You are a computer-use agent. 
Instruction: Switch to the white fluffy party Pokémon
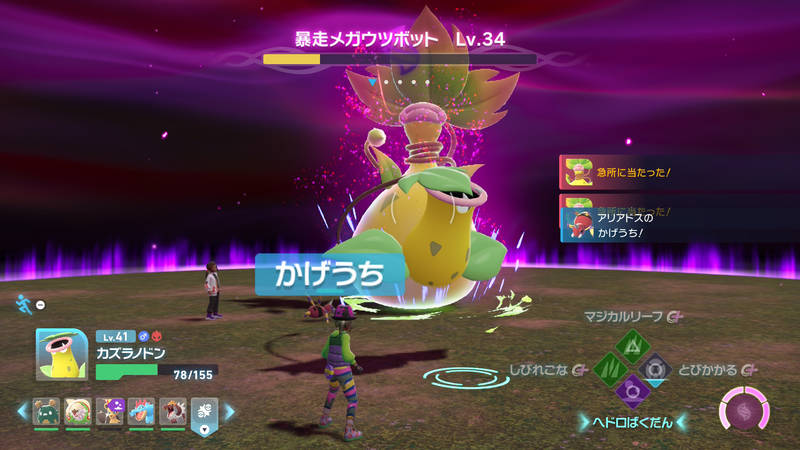(x=78, y=411)
